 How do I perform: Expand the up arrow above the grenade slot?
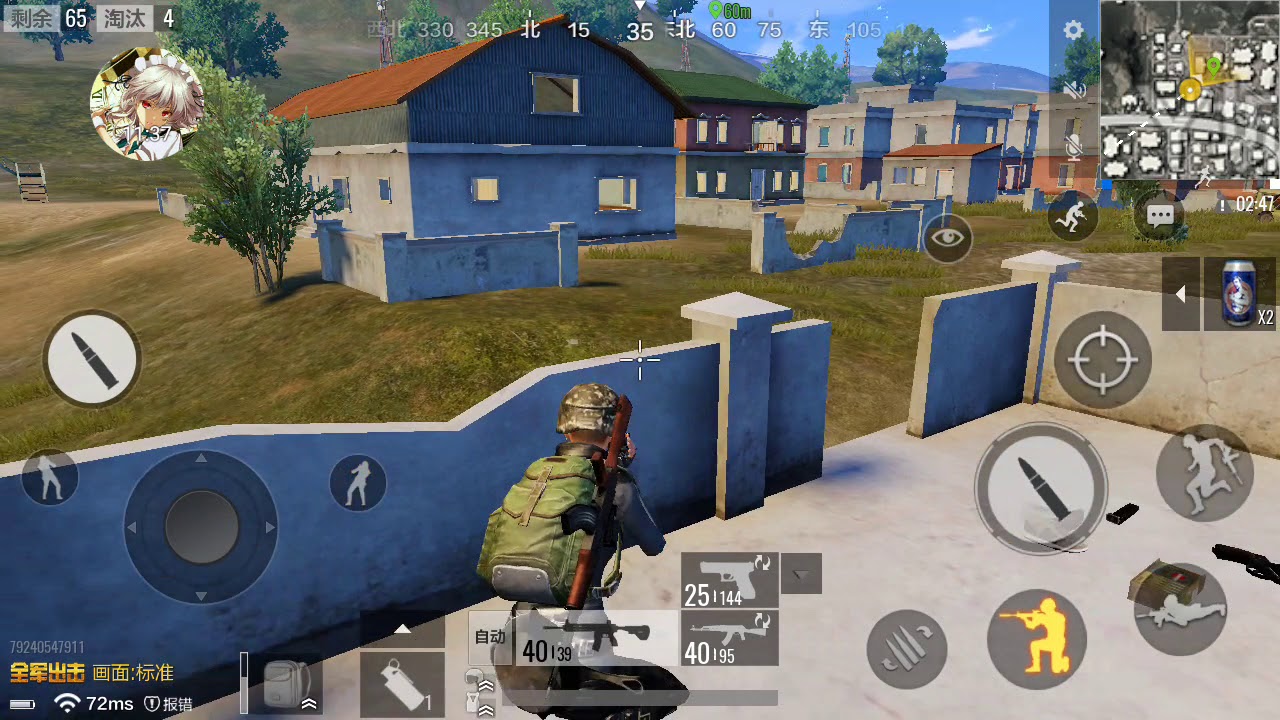pos(403,629)
